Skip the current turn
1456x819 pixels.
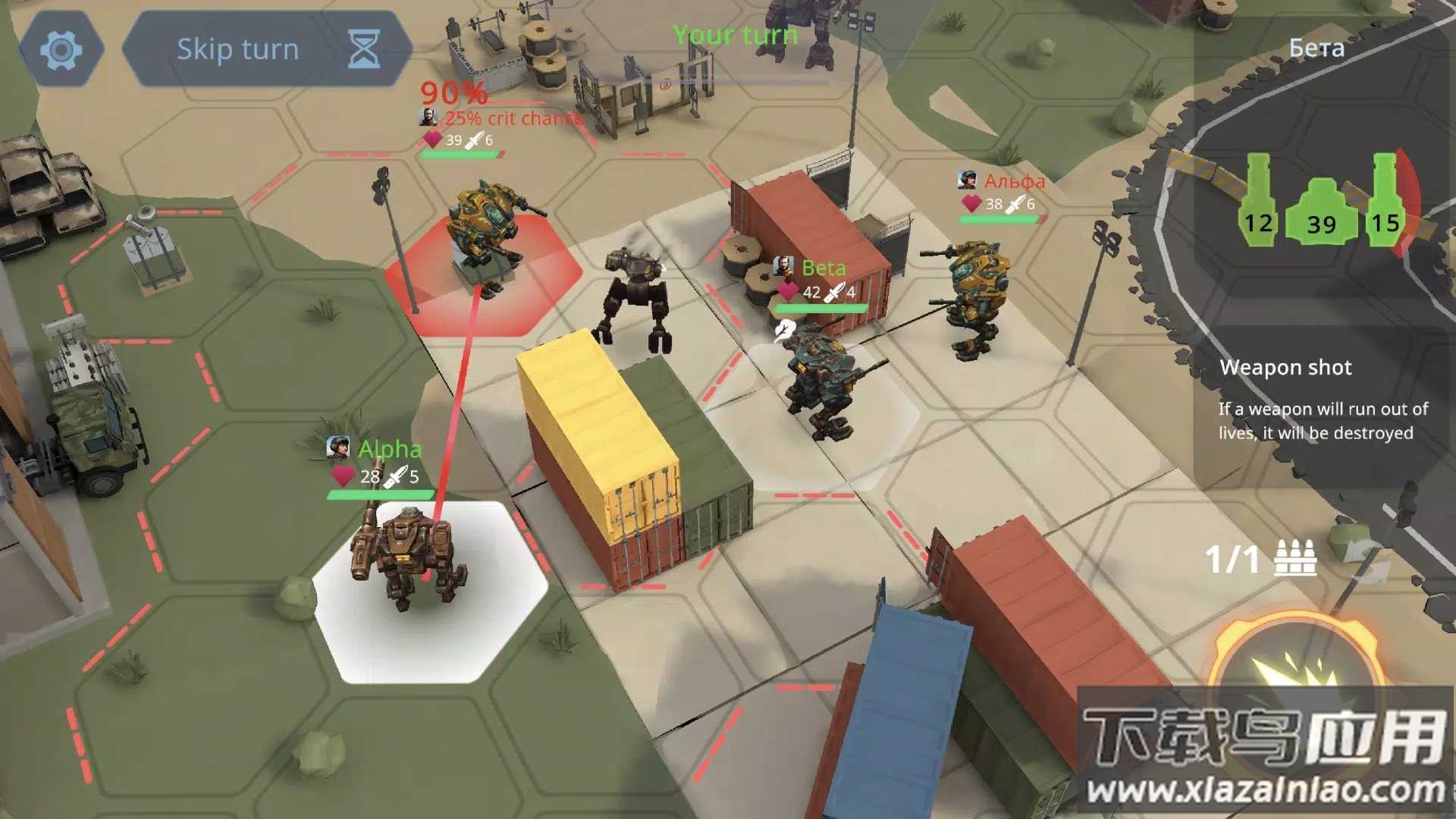pos(267,50)
